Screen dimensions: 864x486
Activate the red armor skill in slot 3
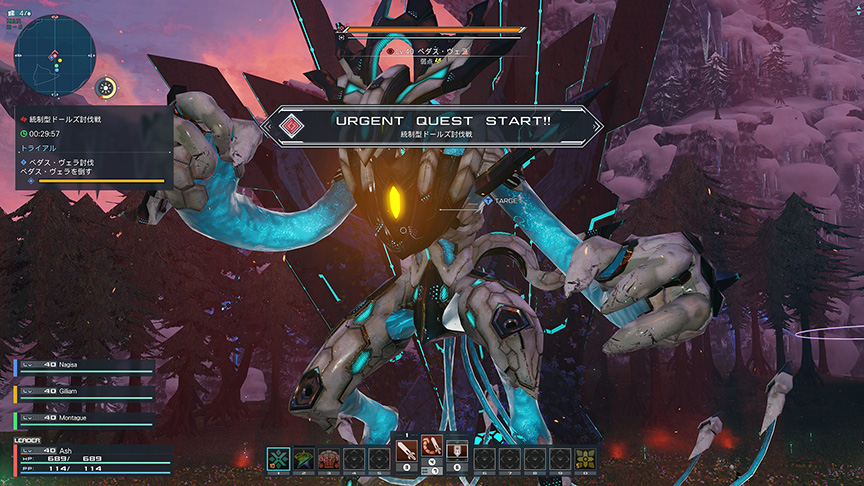tap(329, 459)
